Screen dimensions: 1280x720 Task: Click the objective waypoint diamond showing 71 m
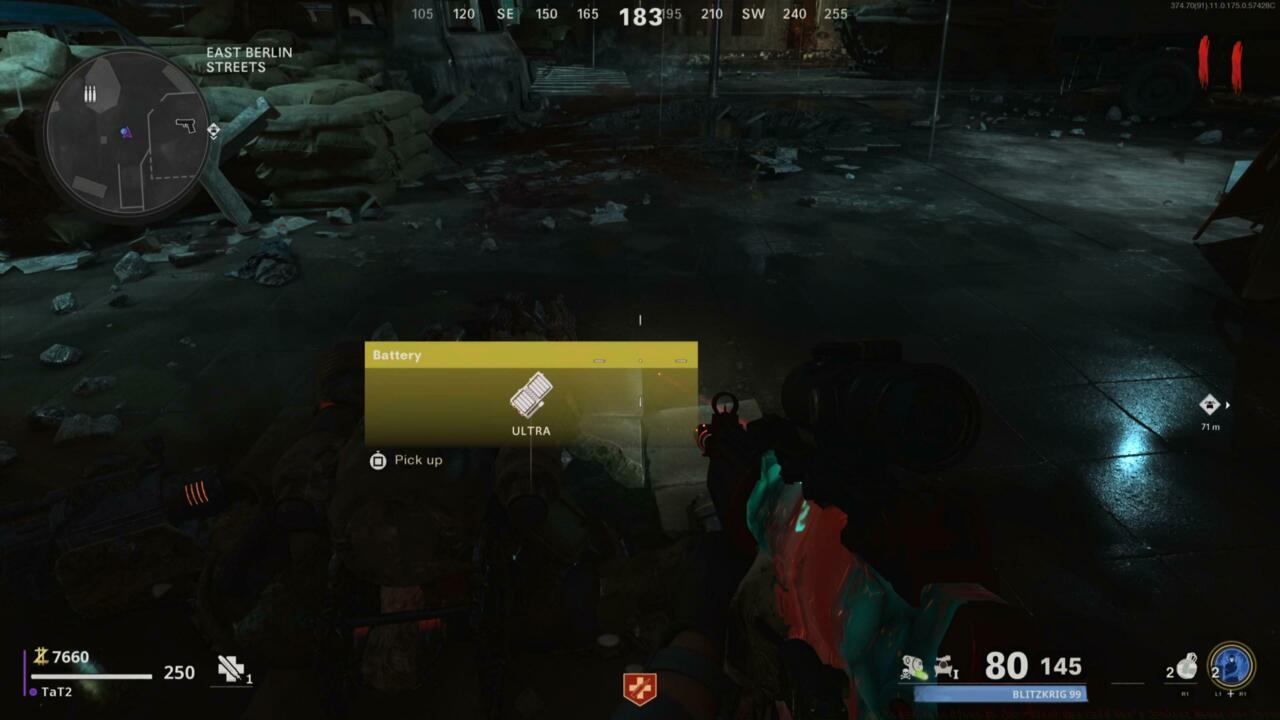[1209, 405]
